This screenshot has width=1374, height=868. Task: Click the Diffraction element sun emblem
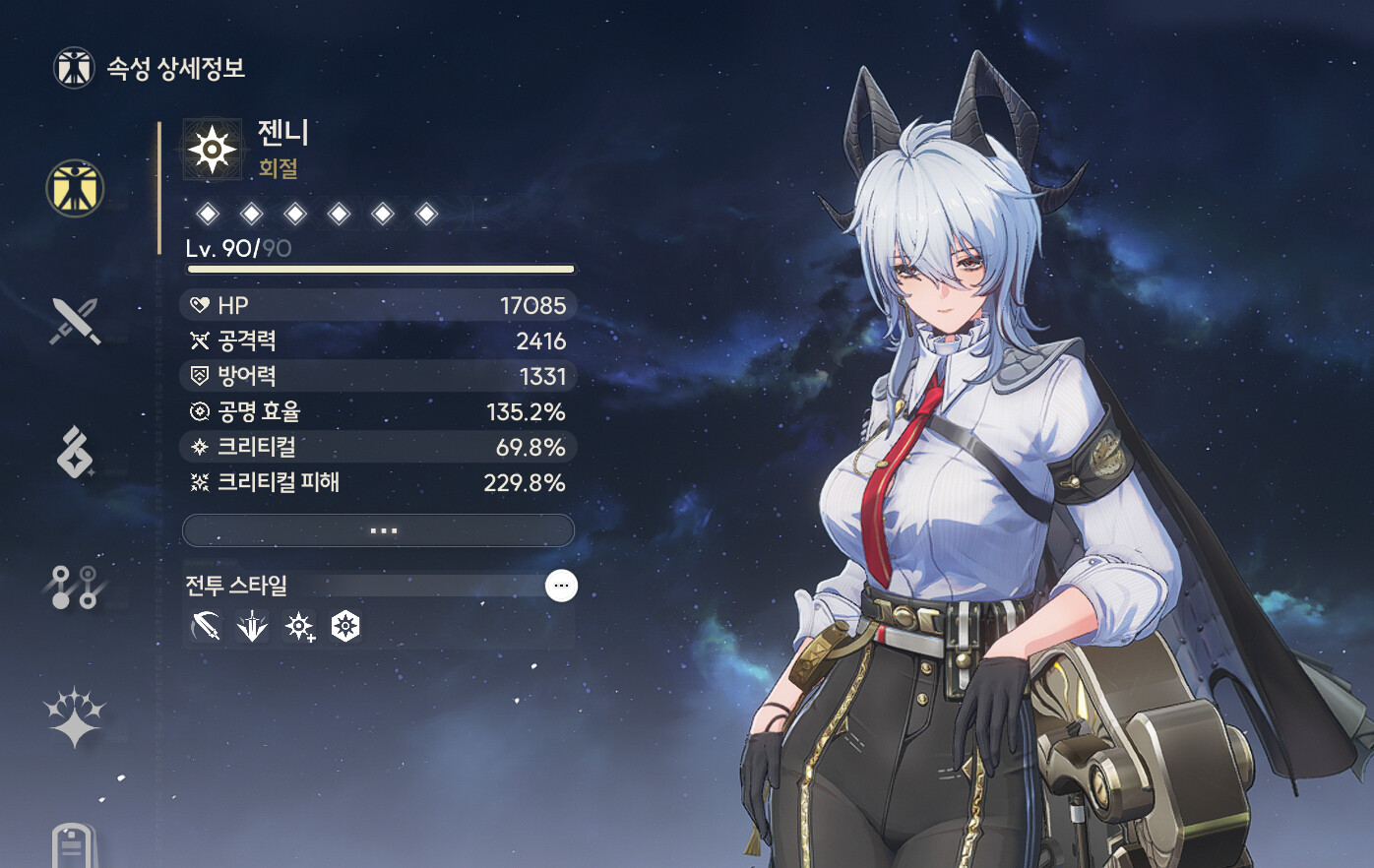[x=212, y=150]
